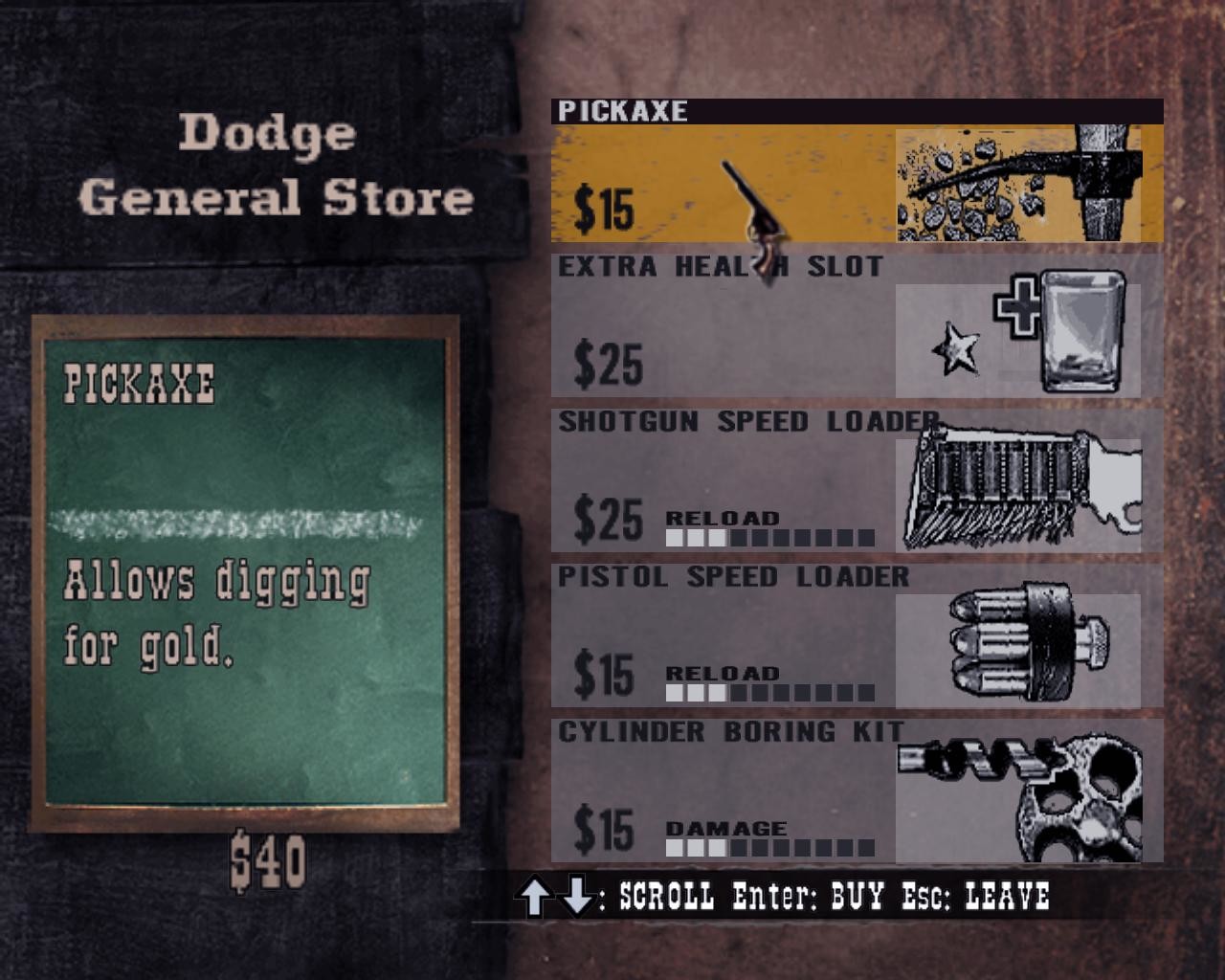Viewport: 1225px width, 980px height.
Task: Click LEAVE in the bottom command bar
Action: point(1008,898)
